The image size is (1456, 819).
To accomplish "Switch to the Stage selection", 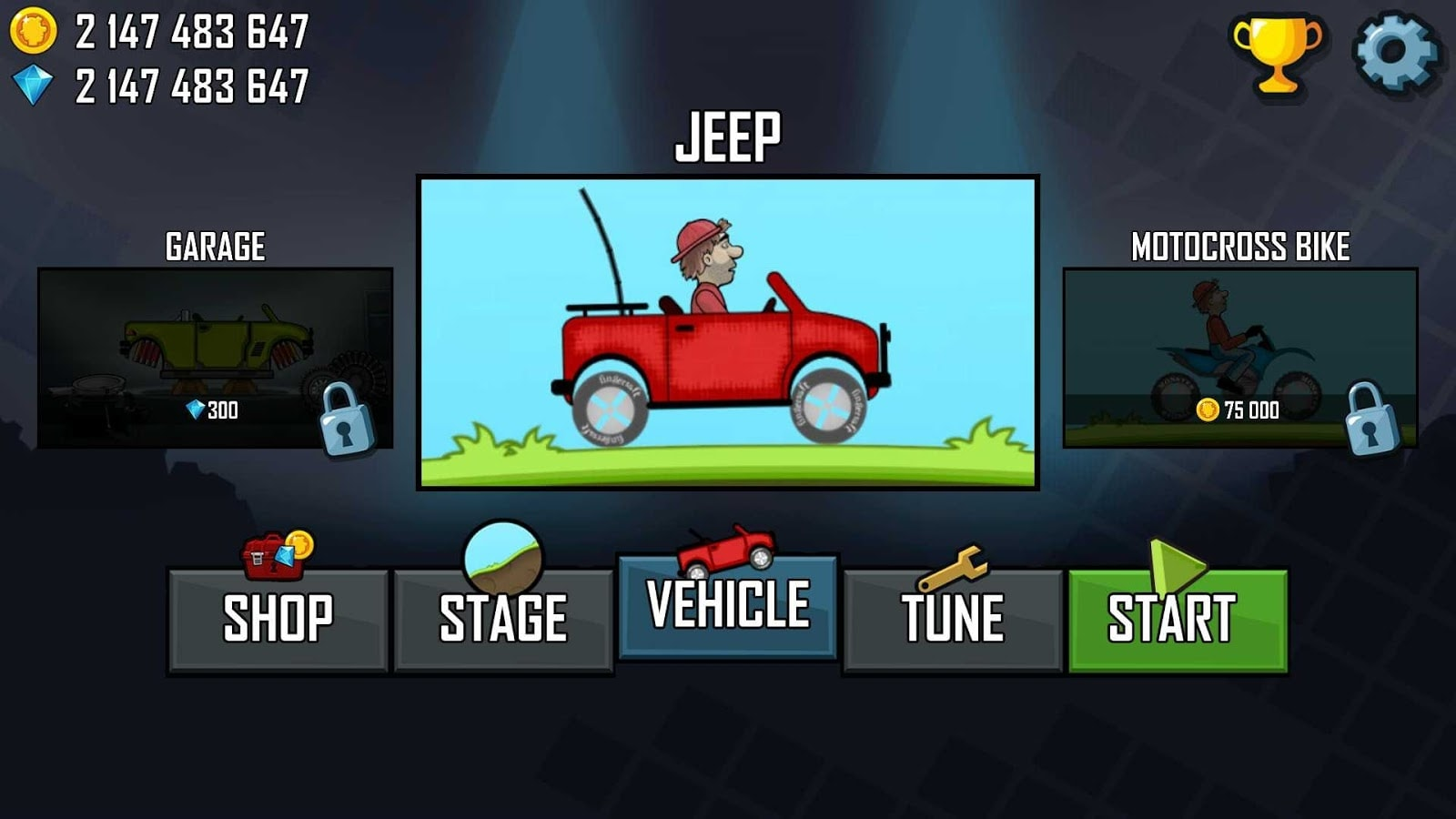I will (x=503, y=619).
